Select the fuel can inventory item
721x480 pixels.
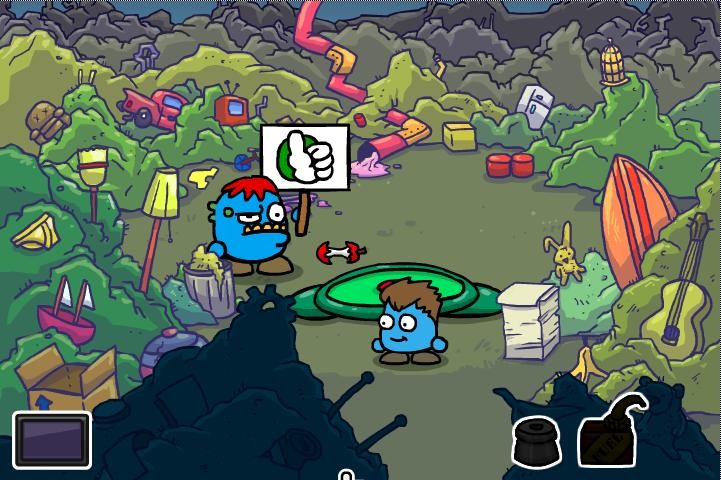[612, 435]
